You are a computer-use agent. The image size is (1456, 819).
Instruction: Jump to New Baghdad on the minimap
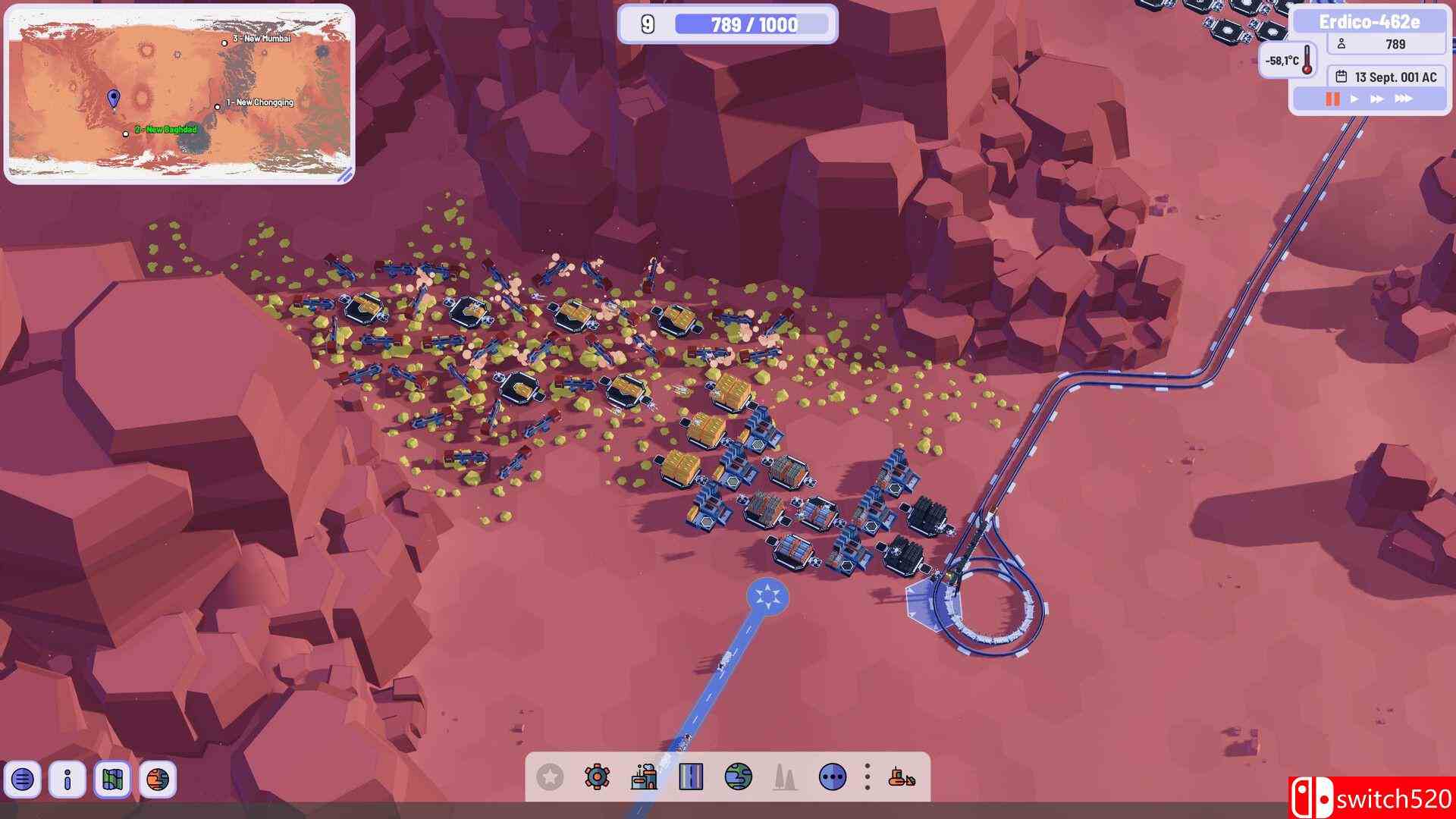(x=126, y=134)
